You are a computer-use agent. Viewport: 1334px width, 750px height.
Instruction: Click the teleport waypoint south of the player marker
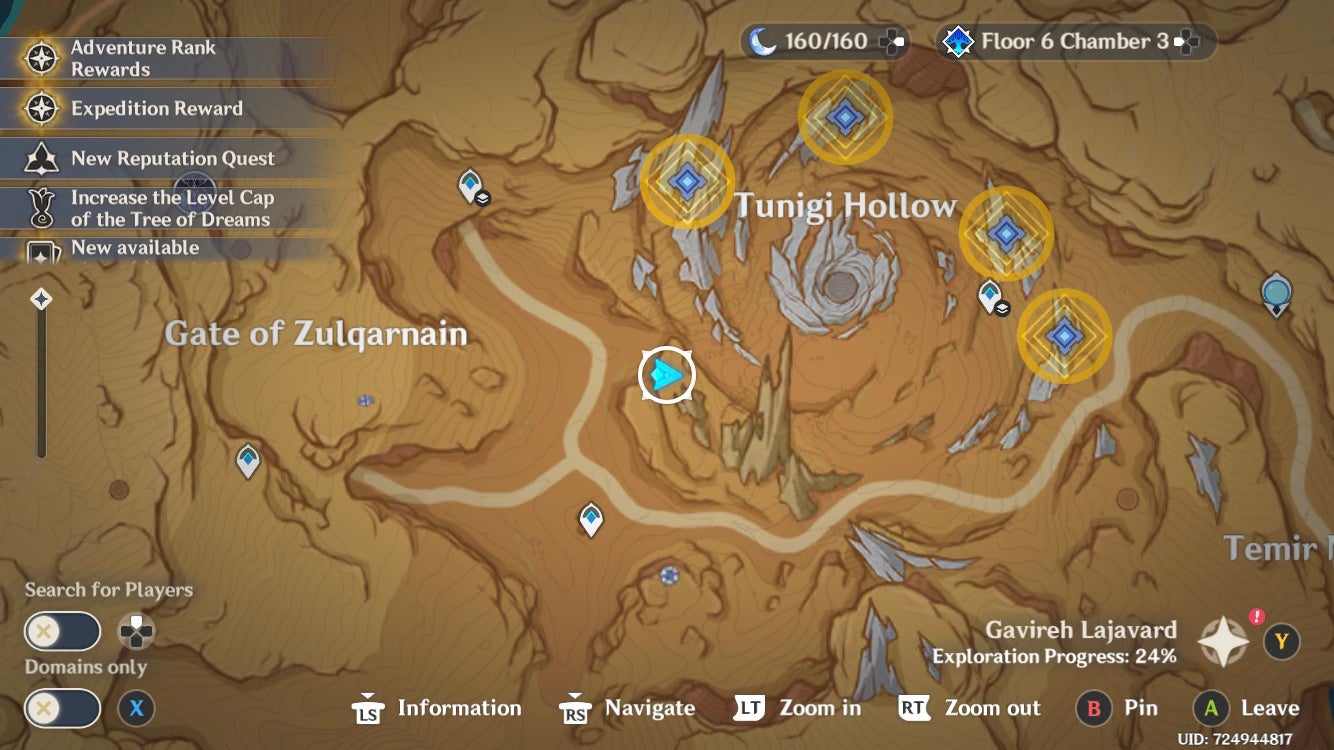pos(590,516)
